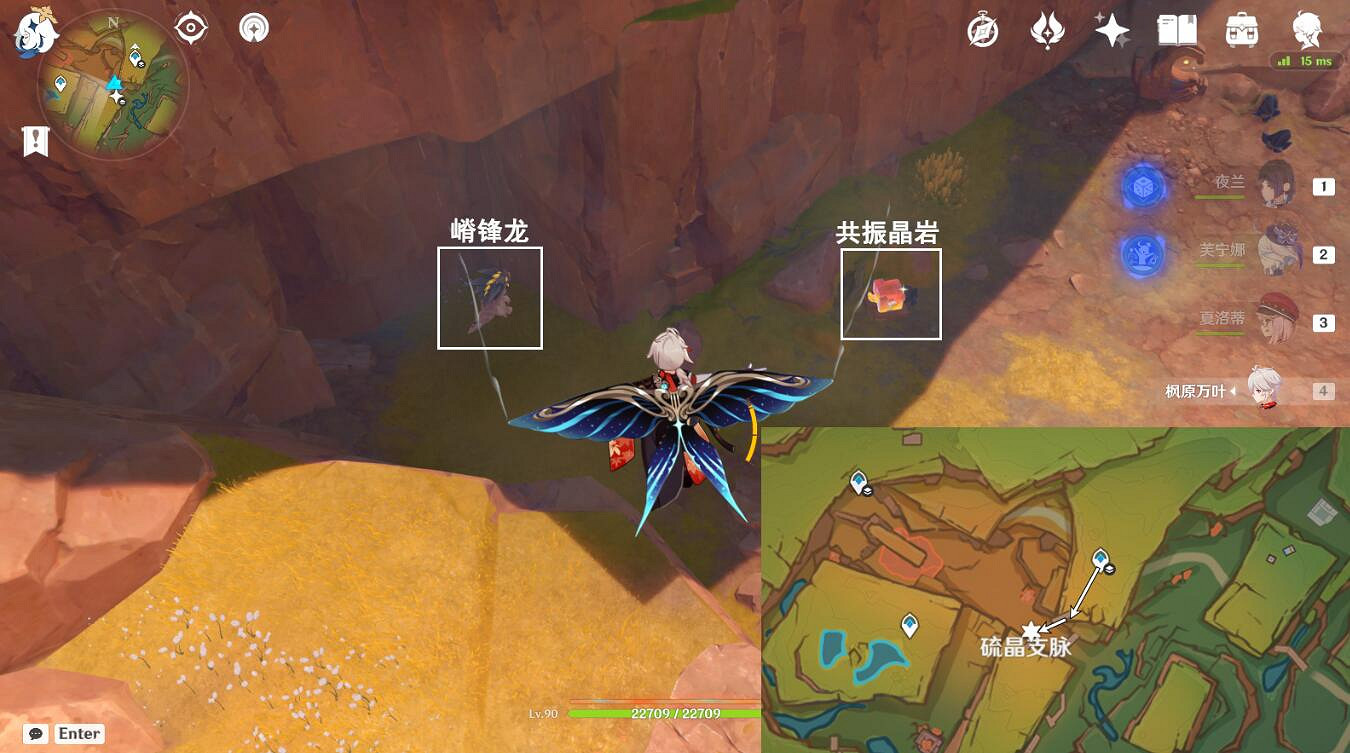The width and height of the screenshot is (1350, 753).
Task: Toggle the enemy radar eye icon
Action: pyautogui.click(x=190, y=27)
